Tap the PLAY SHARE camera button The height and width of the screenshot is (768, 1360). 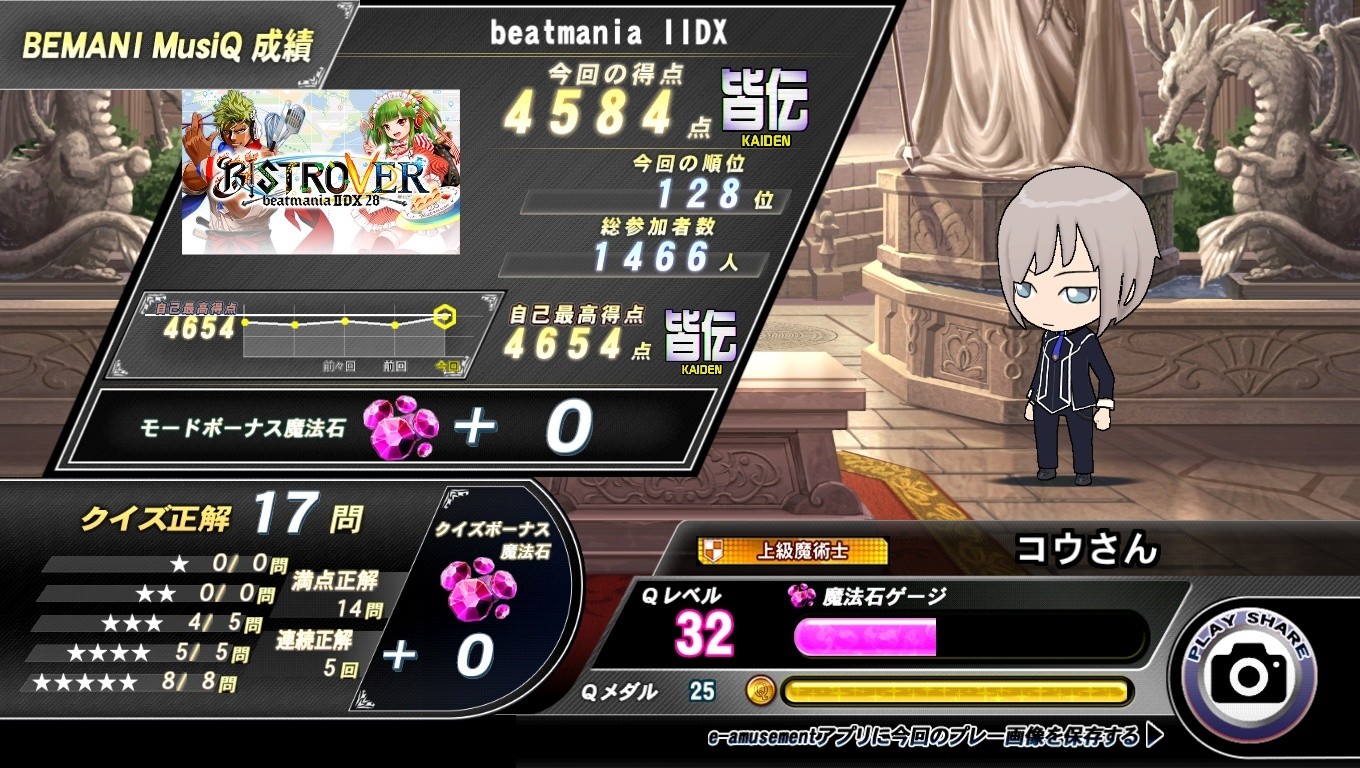point(1249,670)
